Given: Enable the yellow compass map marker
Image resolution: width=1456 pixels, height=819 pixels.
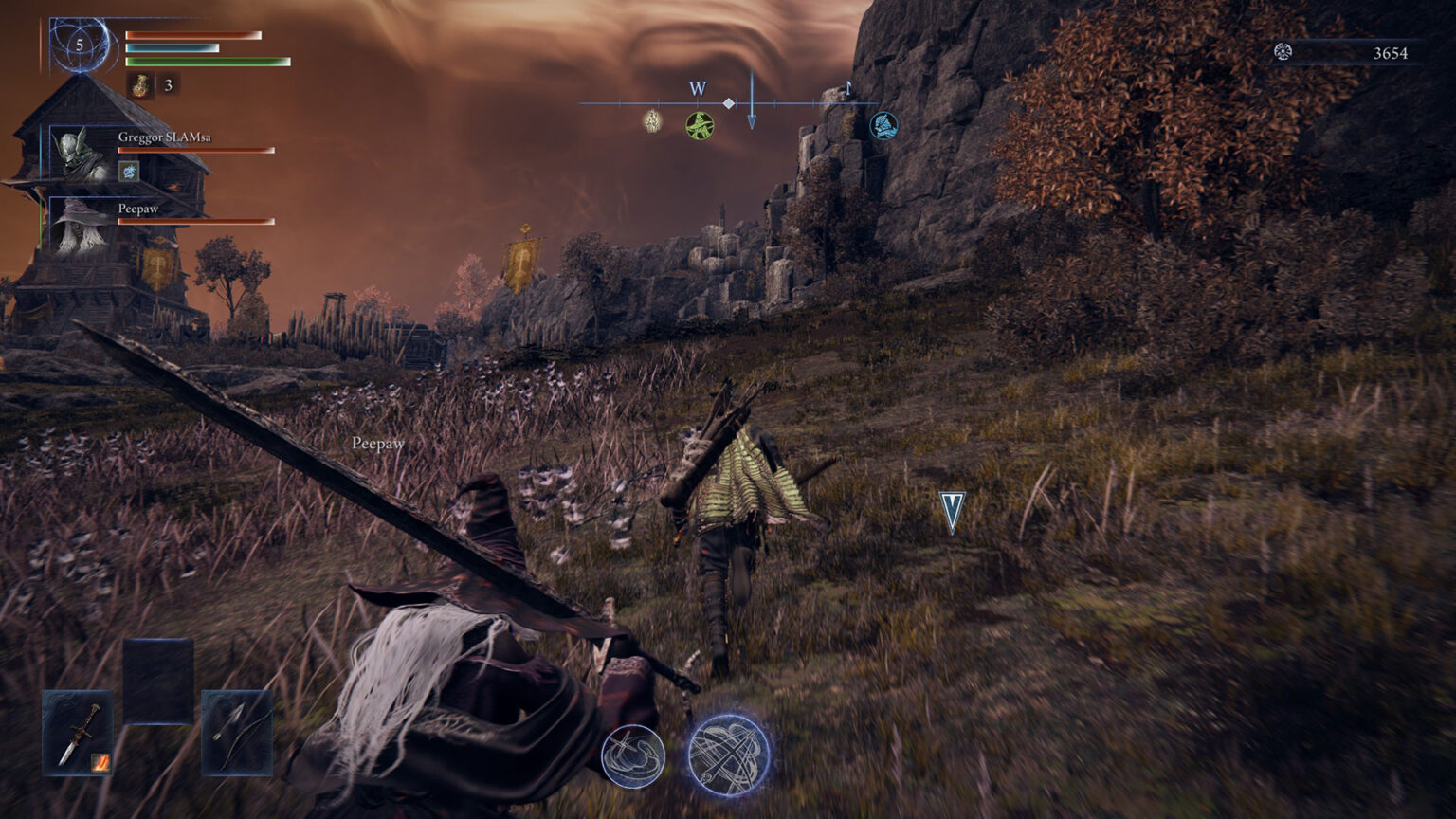Looking at the screenshot, I should (x=650, y=120).
